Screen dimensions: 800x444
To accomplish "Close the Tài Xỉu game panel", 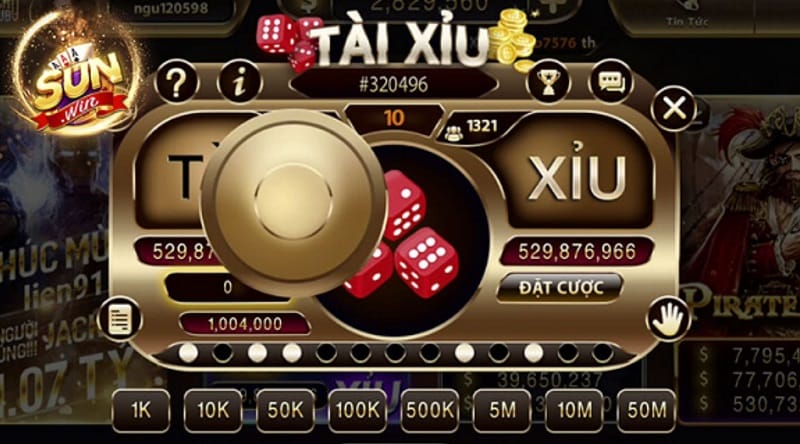I will 676,109.
